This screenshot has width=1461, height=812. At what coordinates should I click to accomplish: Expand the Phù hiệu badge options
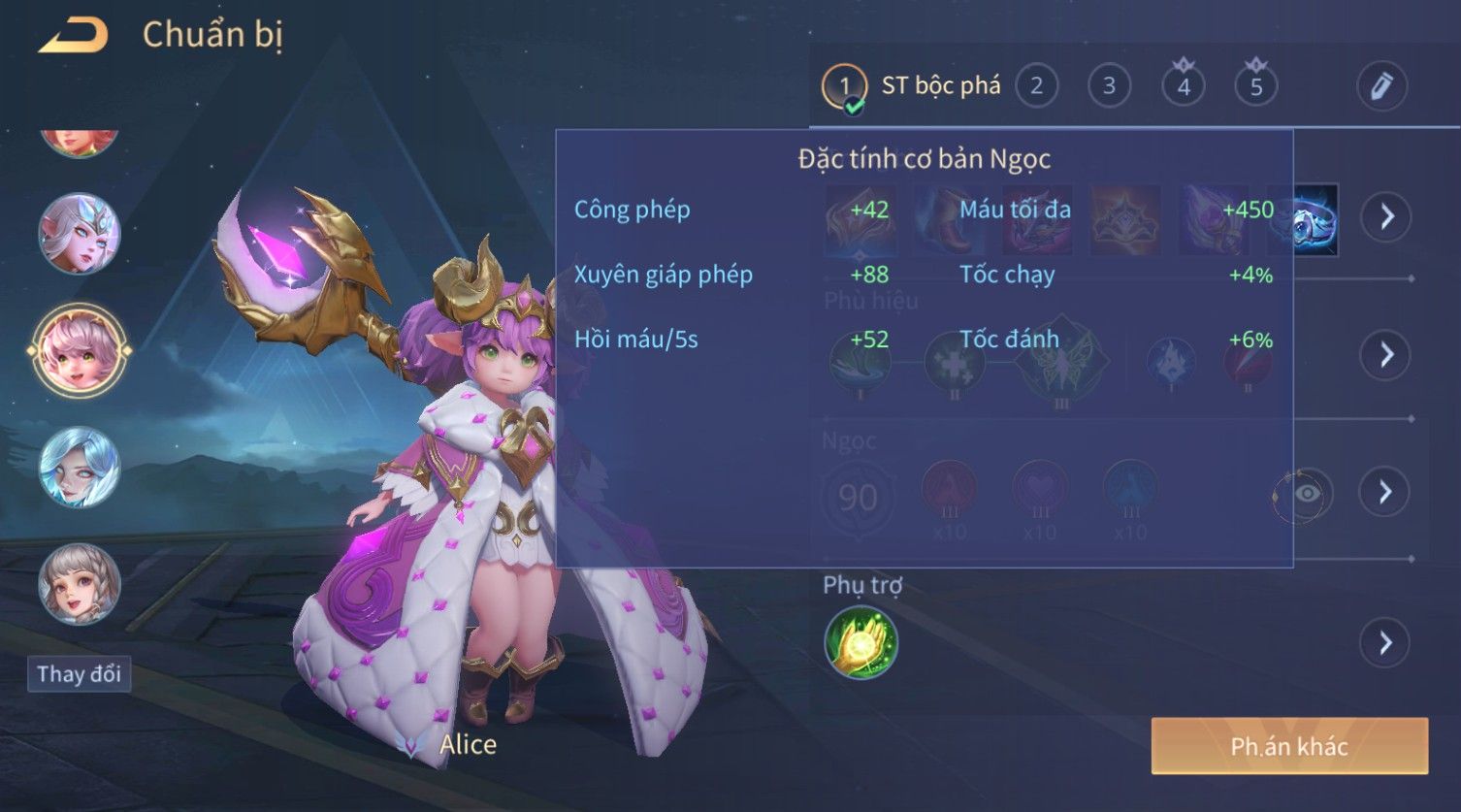[x=1385, y=355]
